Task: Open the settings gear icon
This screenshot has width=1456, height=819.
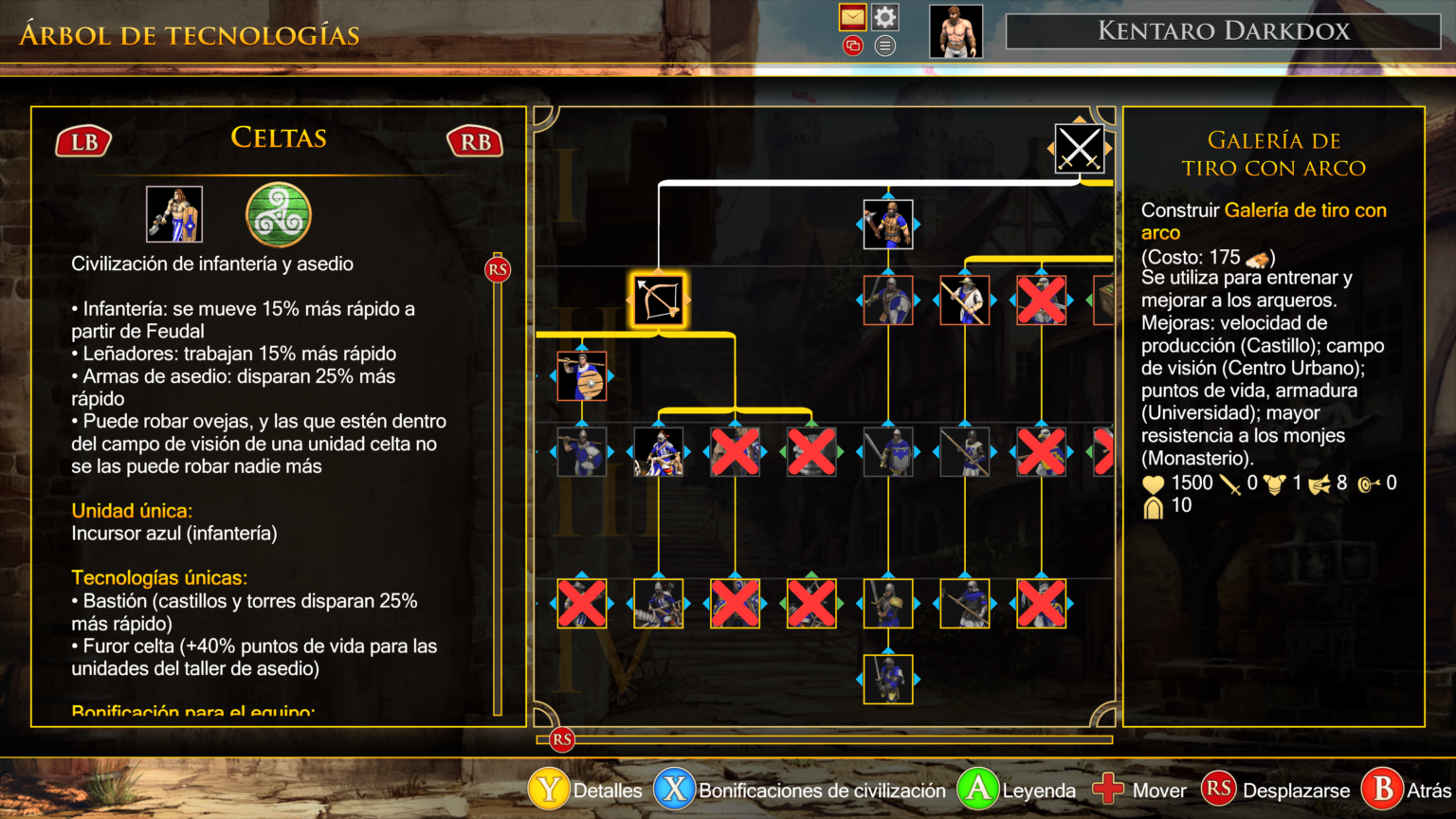Action: [884, 18]
